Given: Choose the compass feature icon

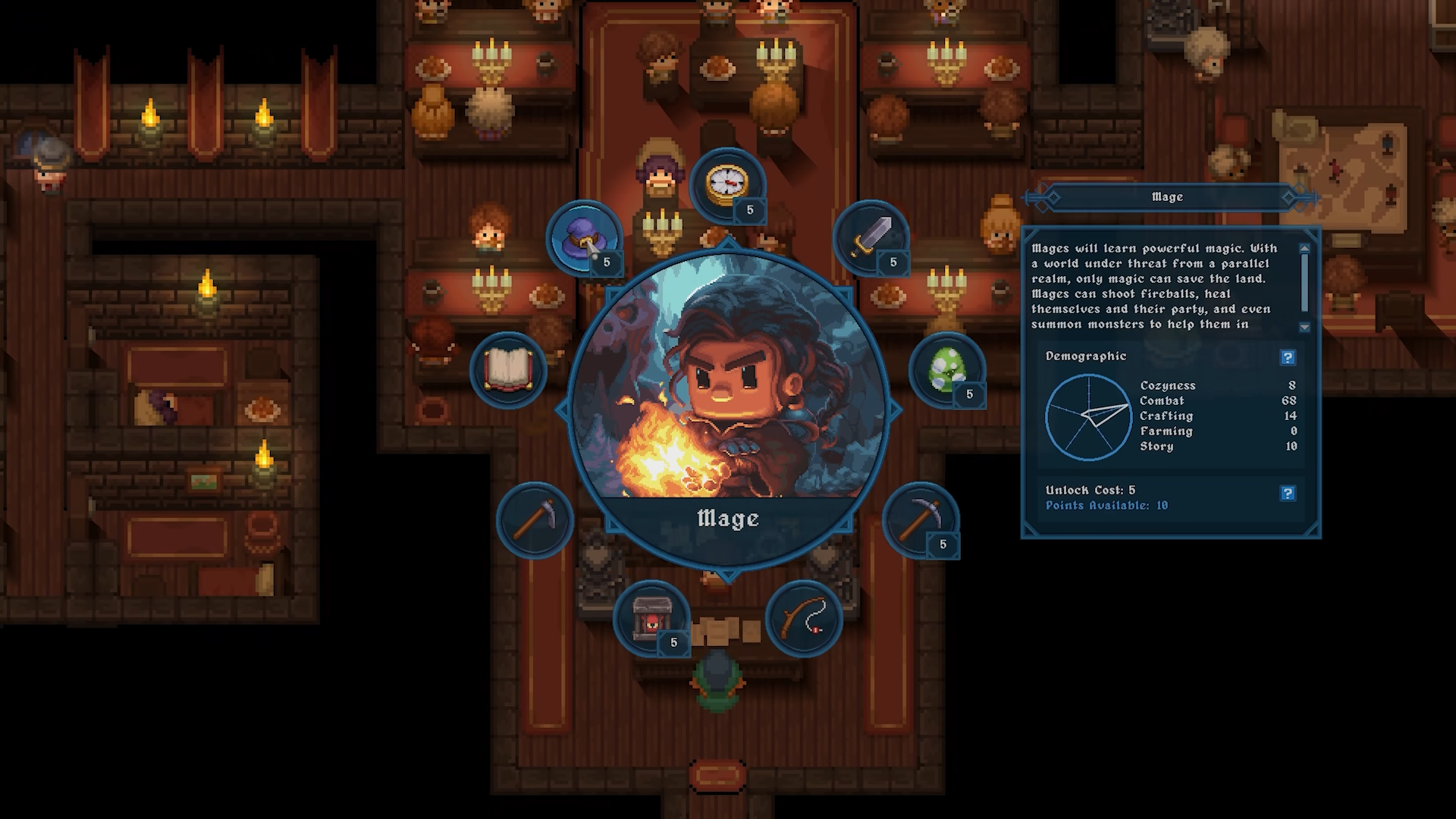Looking at the screenshot, I should click(727, 184).
